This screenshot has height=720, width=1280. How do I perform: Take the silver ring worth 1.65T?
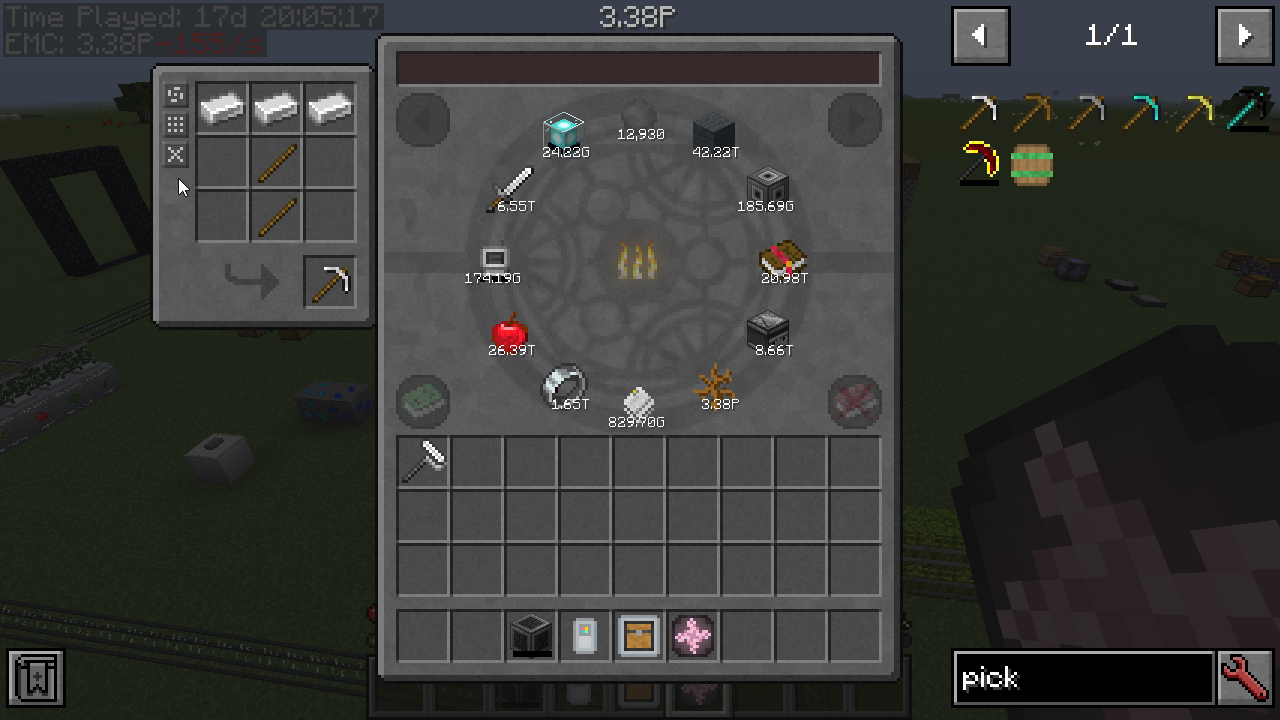coord(563,385)
